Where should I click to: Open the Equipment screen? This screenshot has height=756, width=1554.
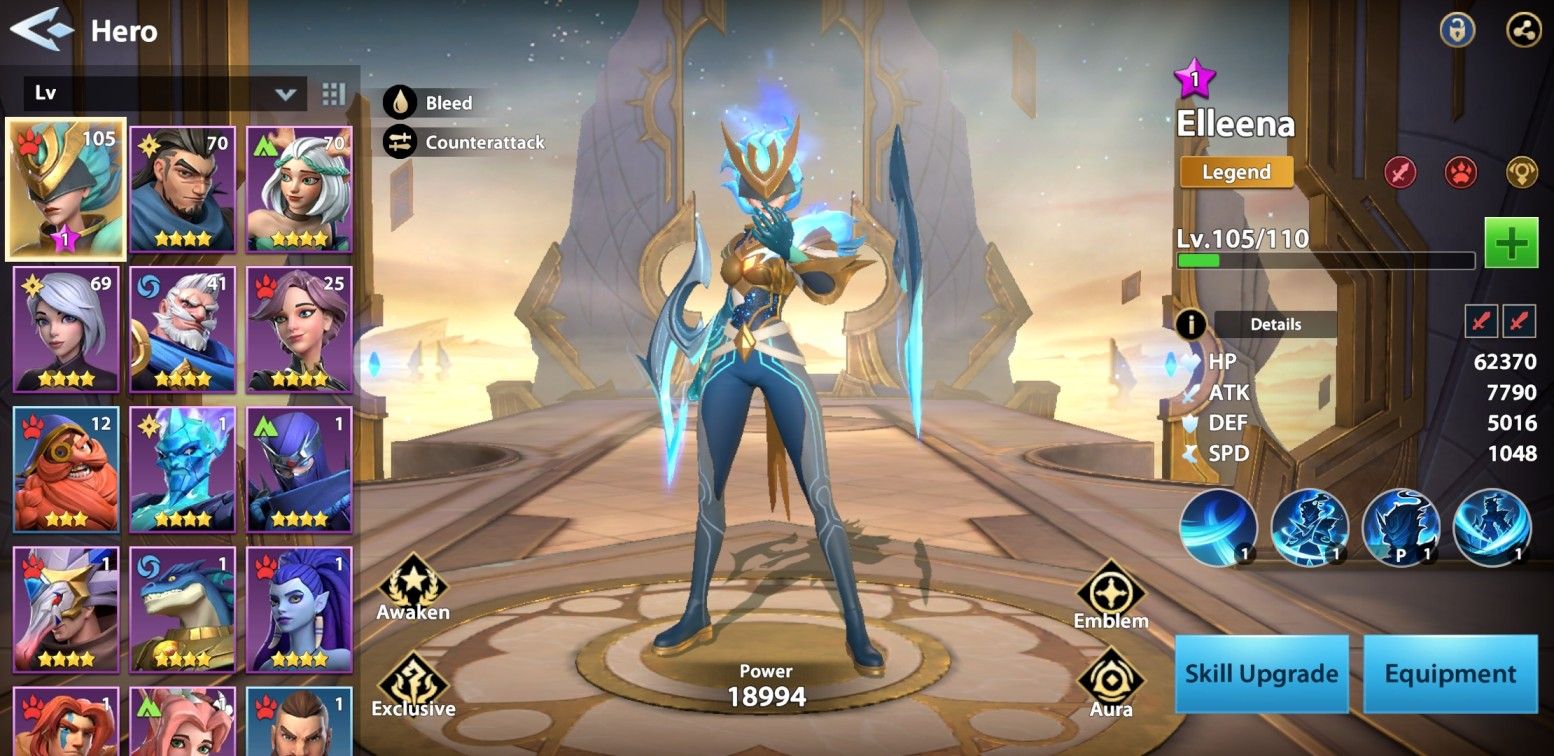pyautogui.click(x=1450, y=673)
